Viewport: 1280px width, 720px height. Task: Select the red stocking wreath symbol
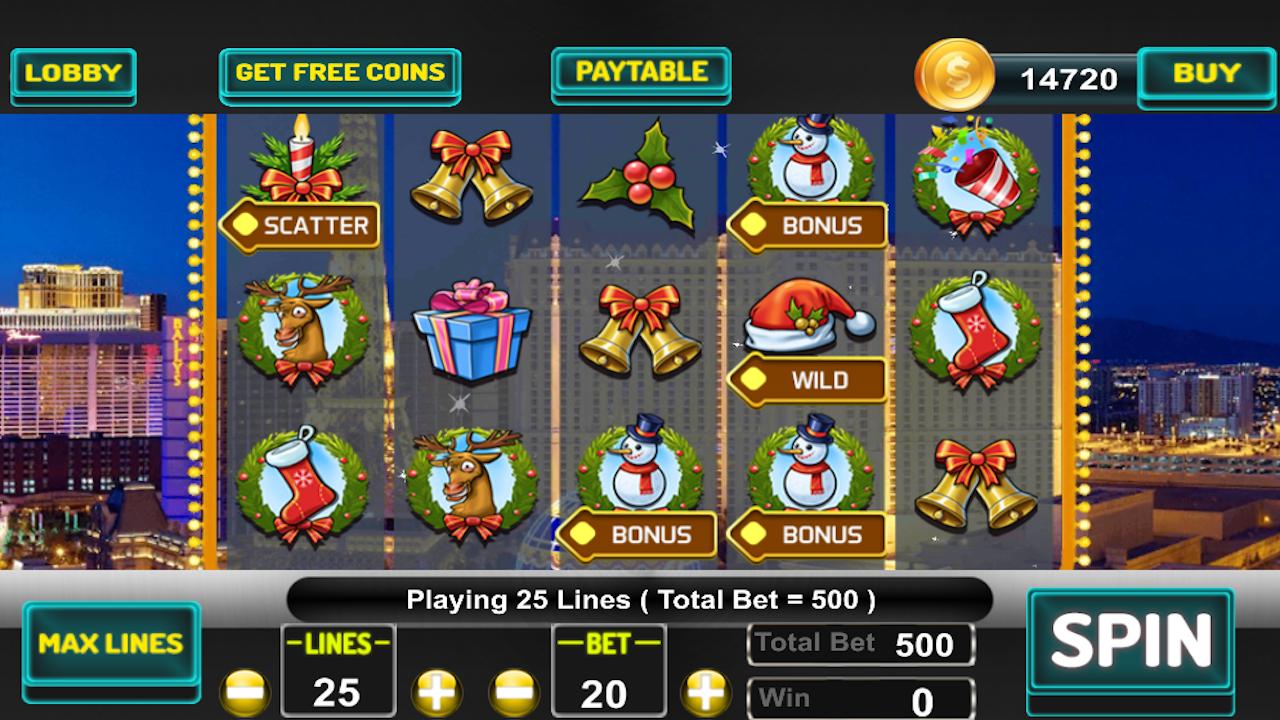coord(975,330)
